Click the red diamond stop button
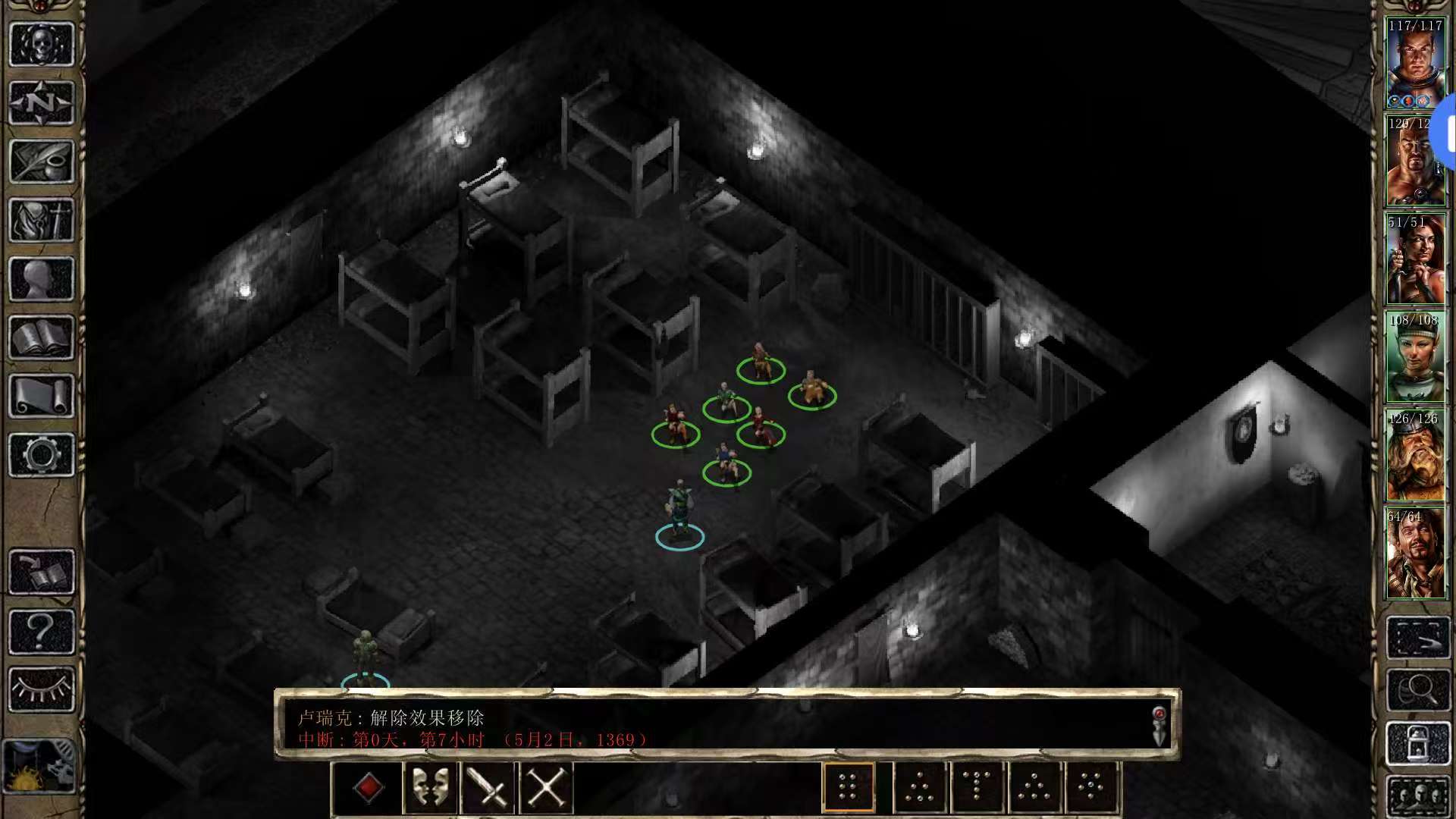Screen dimensions: 1456x819 pos(369,788)
